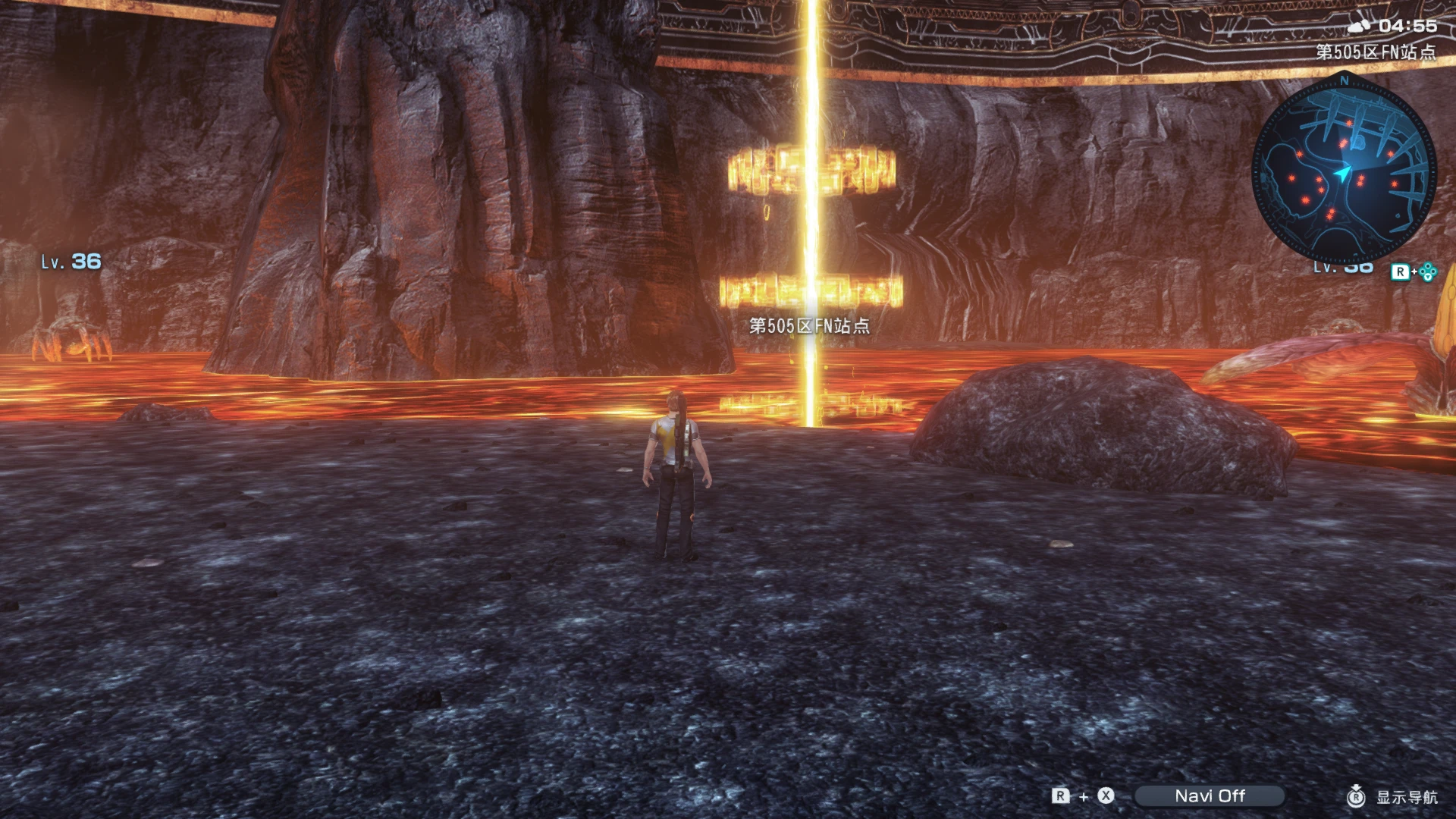The image size is (1456, 819).
Task: Select the R shoulder-button icon beside Navi Off
Action: pyautogui.click(x=1059, y=796)
